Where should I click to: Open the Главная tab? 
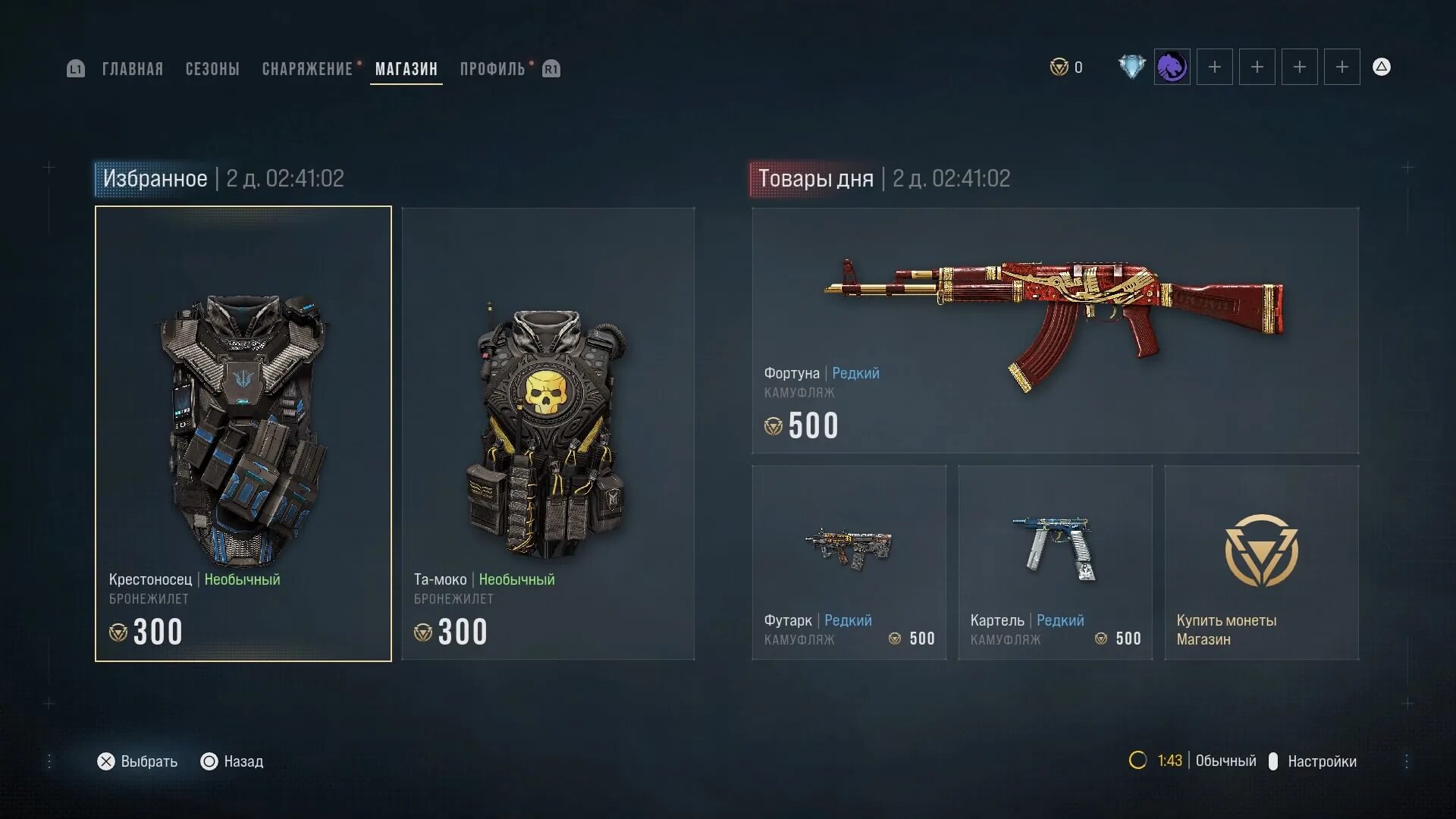pyautogui.click(x=133, y=69)
